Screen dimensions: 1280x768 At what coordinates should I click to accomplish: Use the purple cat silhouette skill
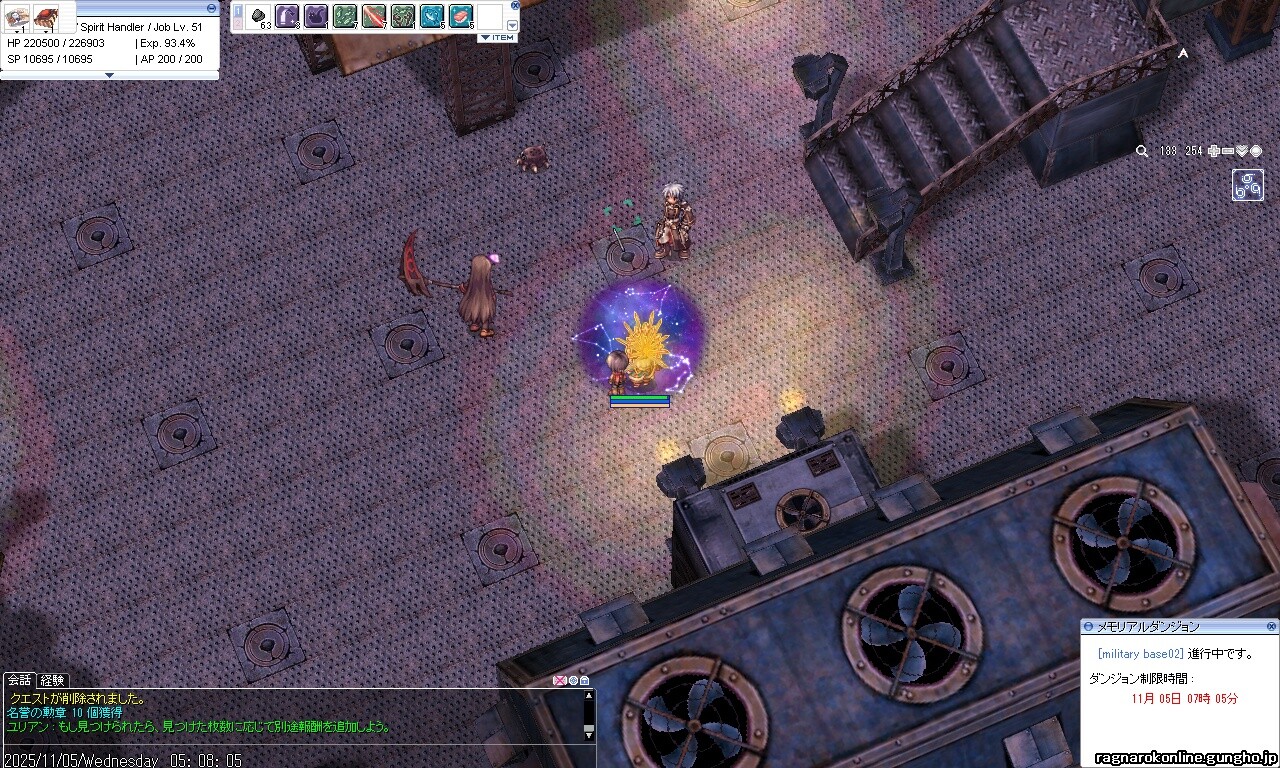[x=316, y=16]
